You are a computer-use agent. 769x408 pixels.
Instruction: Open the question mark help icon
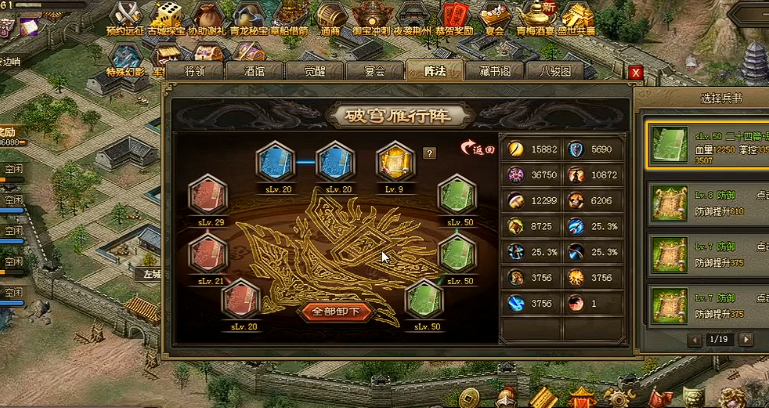[430, 153]
